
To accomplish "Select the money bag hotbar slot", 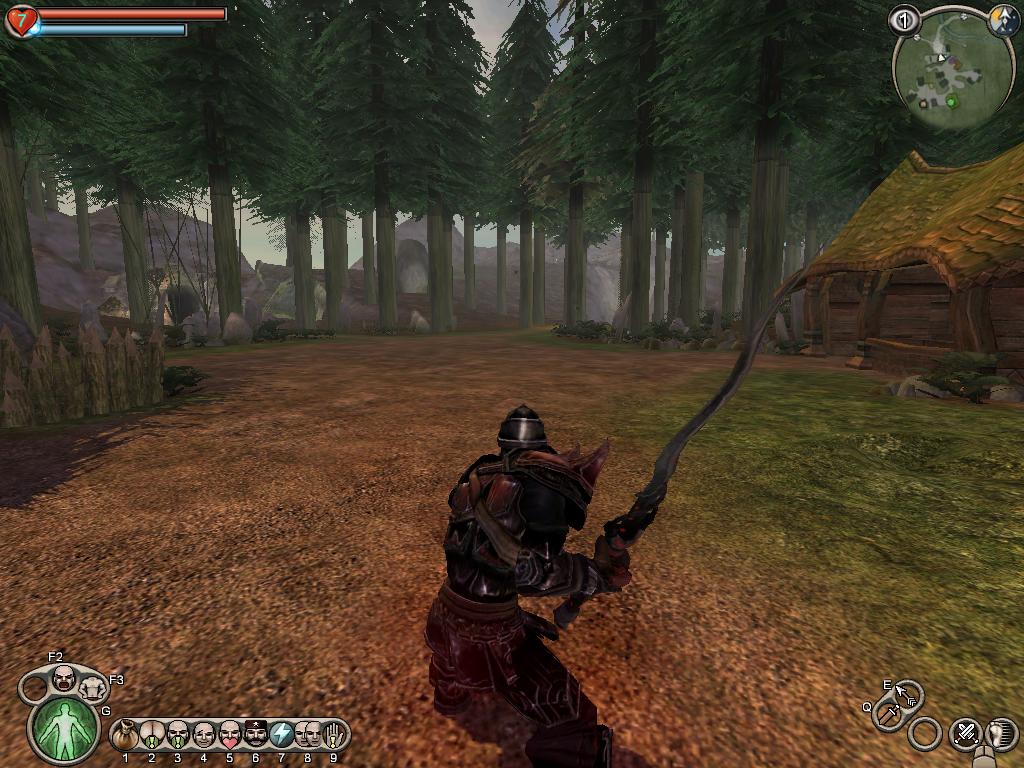I will click(x=126, y=735).
